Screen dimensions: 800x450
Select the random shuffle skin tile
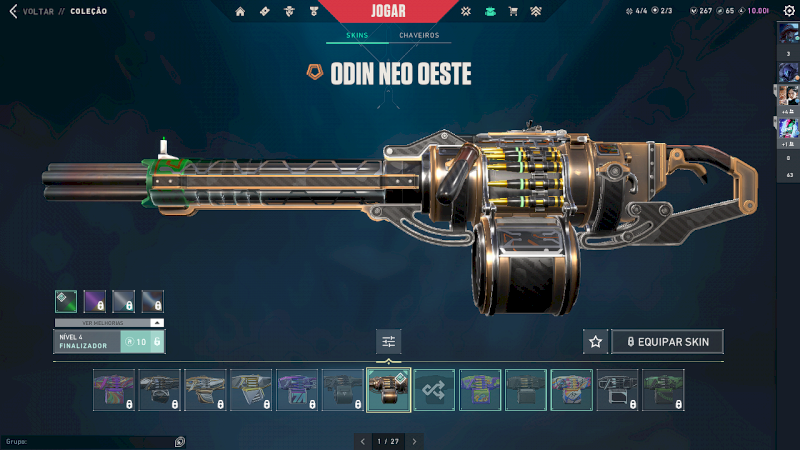click(x=435, y=390)
